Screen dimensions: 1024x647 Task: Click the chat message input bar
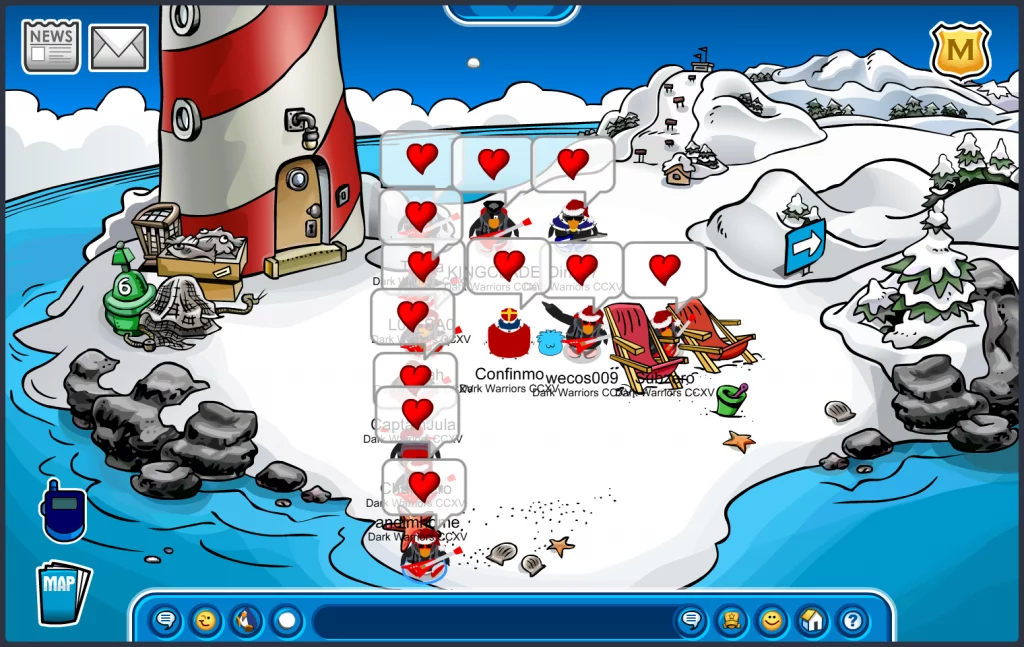click(490, 621)
